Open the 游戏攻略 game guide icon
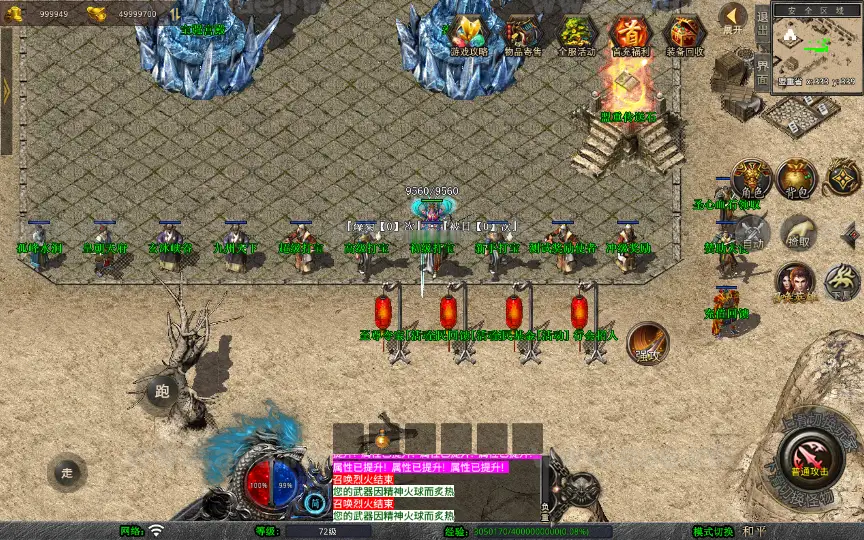Viewport: 864px width, 540px height. (x=469, y=35)
